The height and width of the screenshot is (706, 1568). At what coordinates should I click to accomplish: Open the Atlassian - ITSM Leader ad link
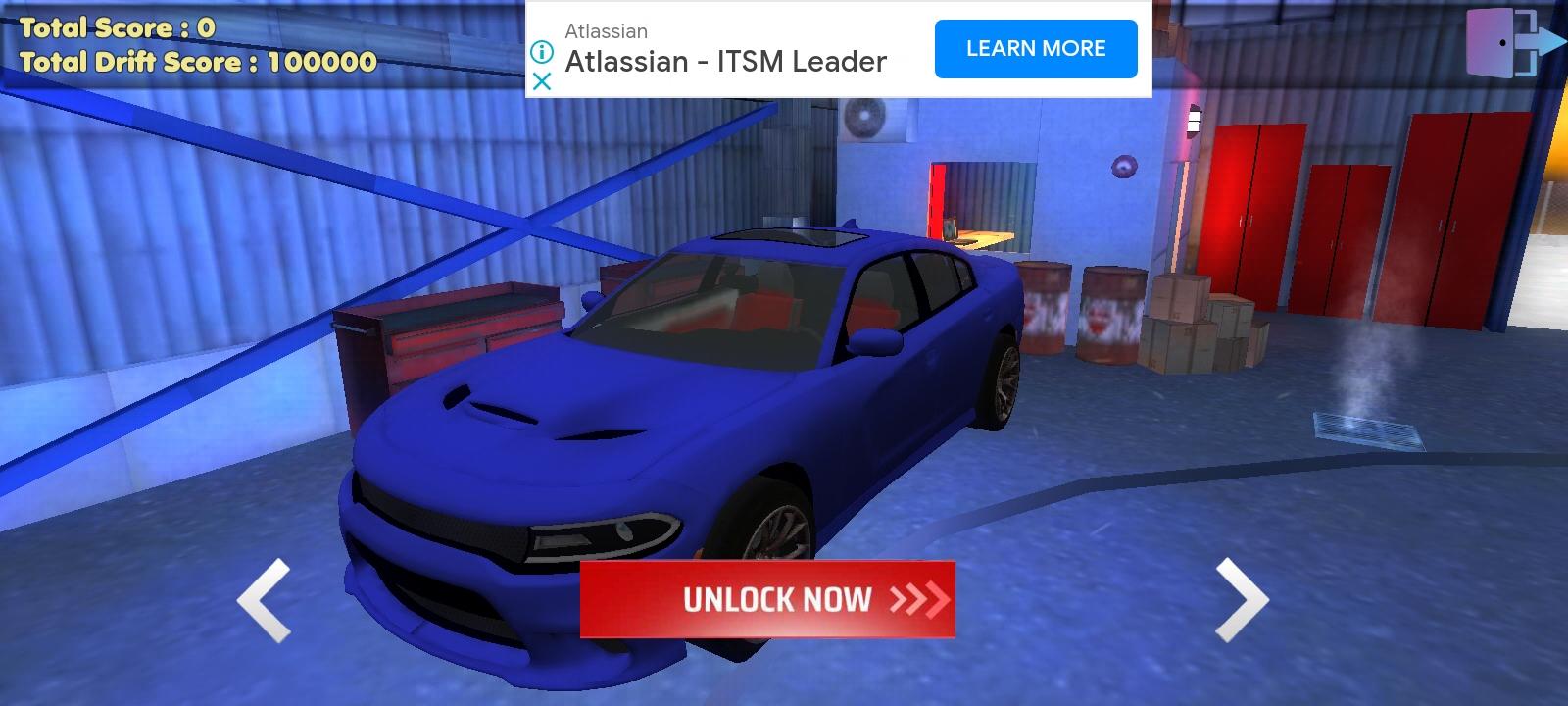[726, 61]
